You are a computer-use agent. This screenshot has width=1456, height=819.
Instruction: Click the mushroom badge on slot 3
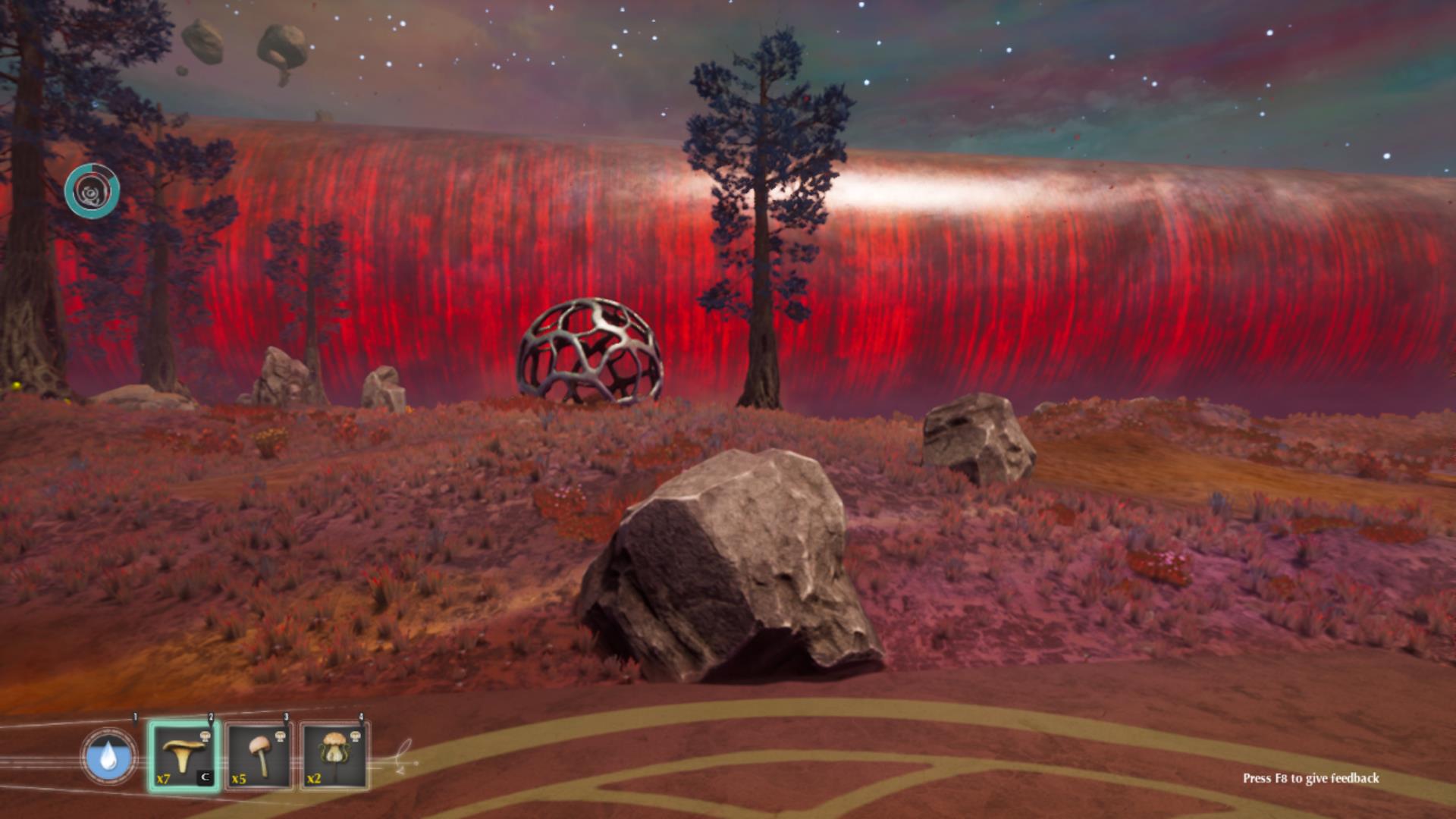(x=281, y=736)
